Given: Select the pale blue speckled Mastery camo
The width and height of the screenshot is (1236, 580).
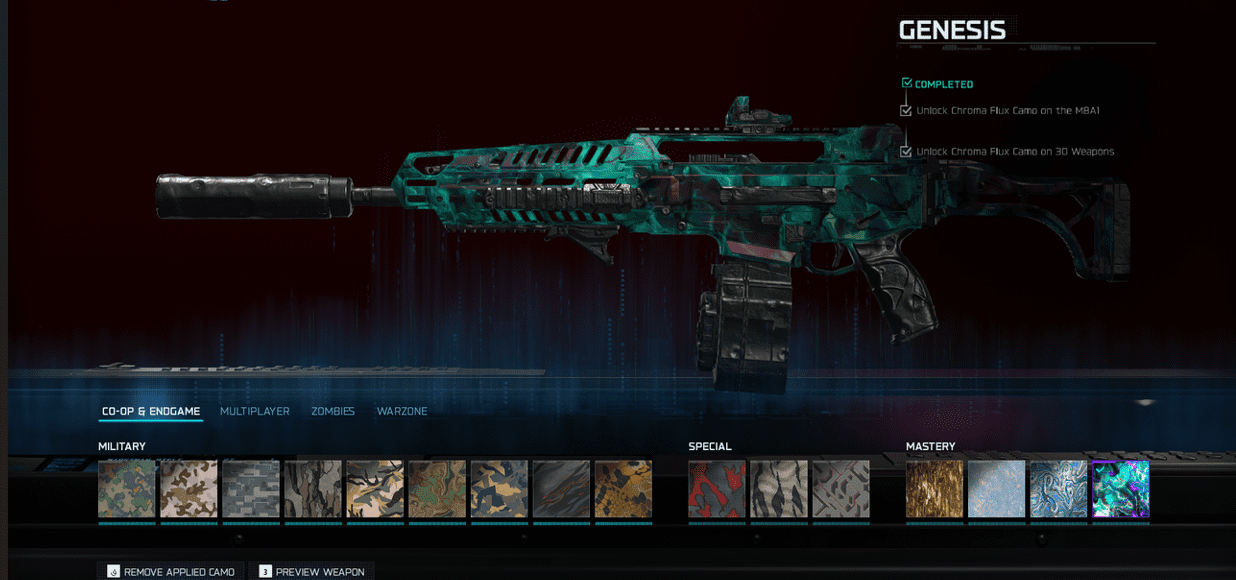Looking at the screenshot, I should point(996,489).
